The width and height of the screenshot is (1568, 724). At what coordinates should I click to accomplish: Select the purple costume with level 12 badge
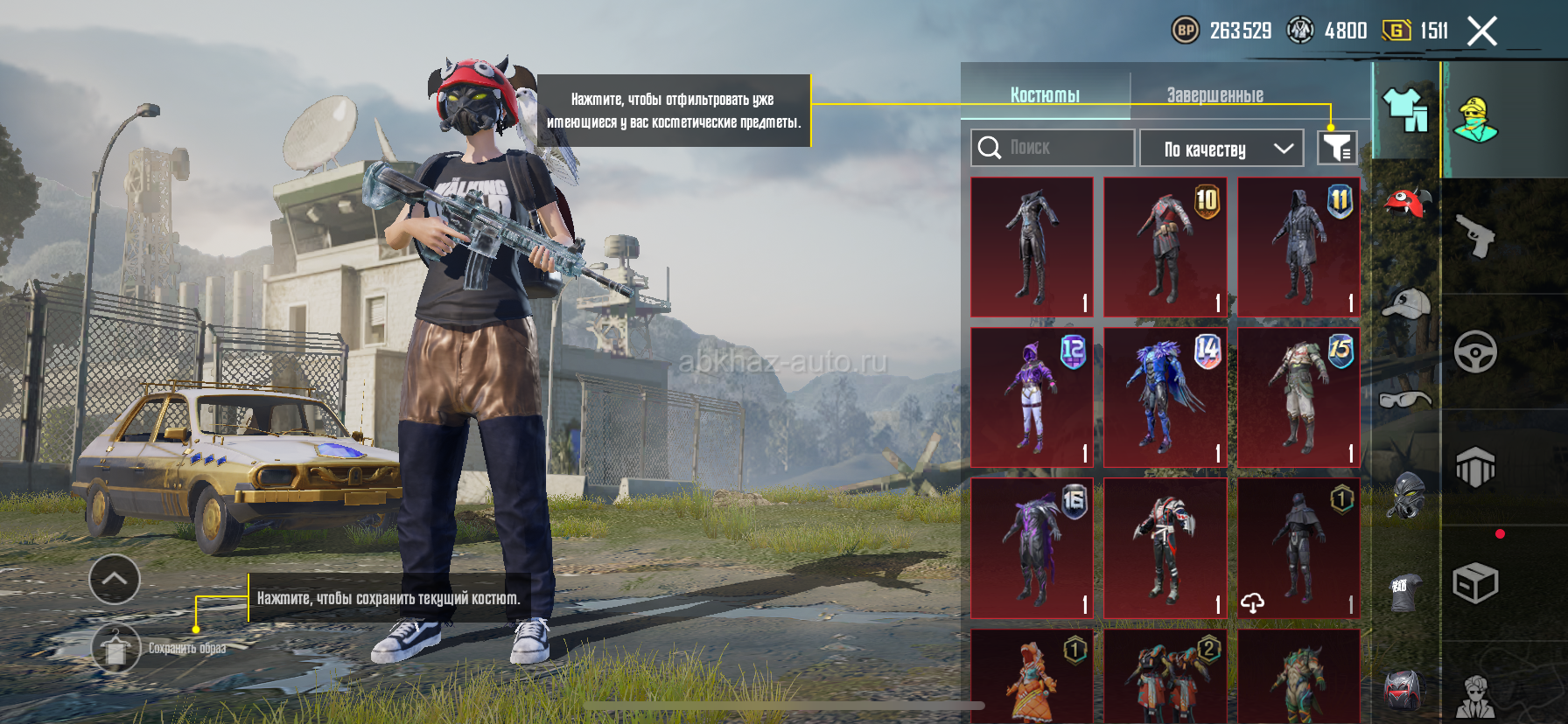(1032, 397)
